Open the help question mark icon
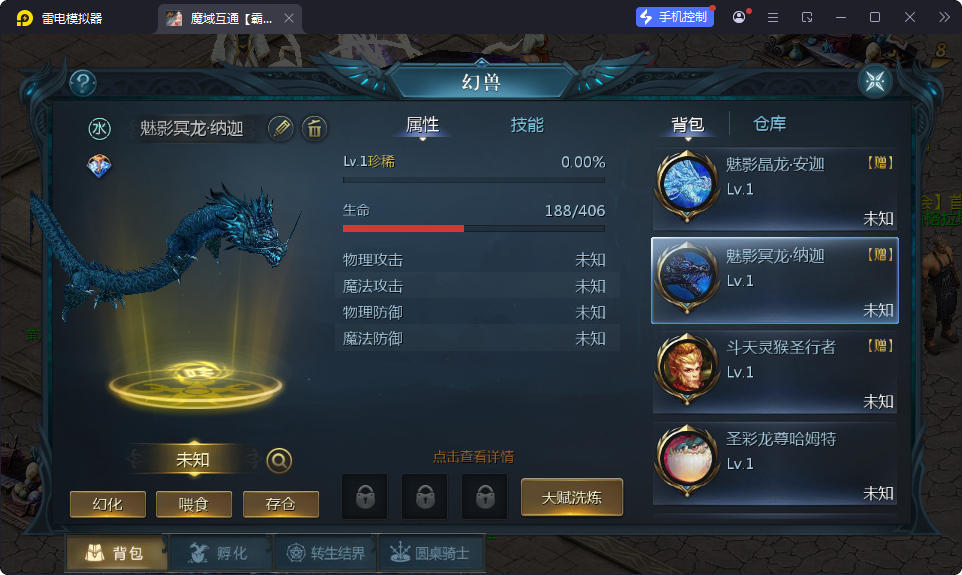This screenshot has height=575, width=962. tap(83, 83)
